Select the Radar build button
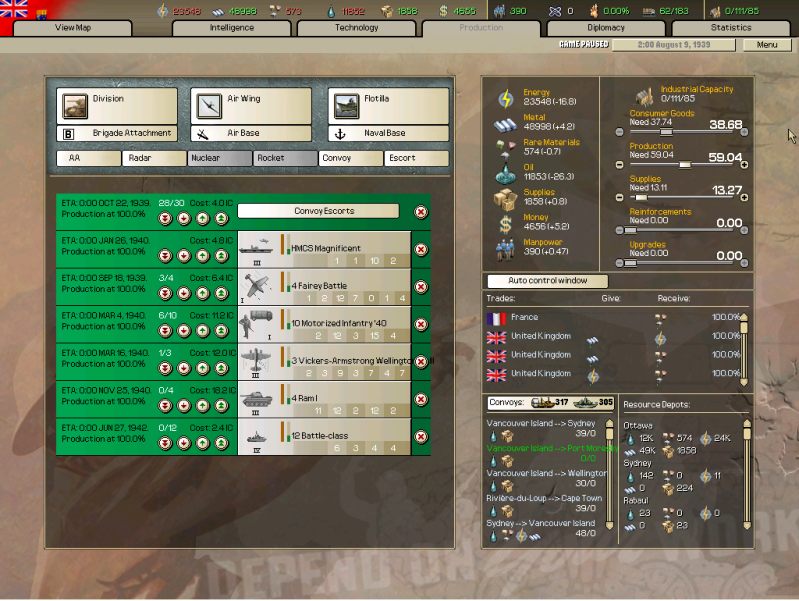 [x=154, y=158]
